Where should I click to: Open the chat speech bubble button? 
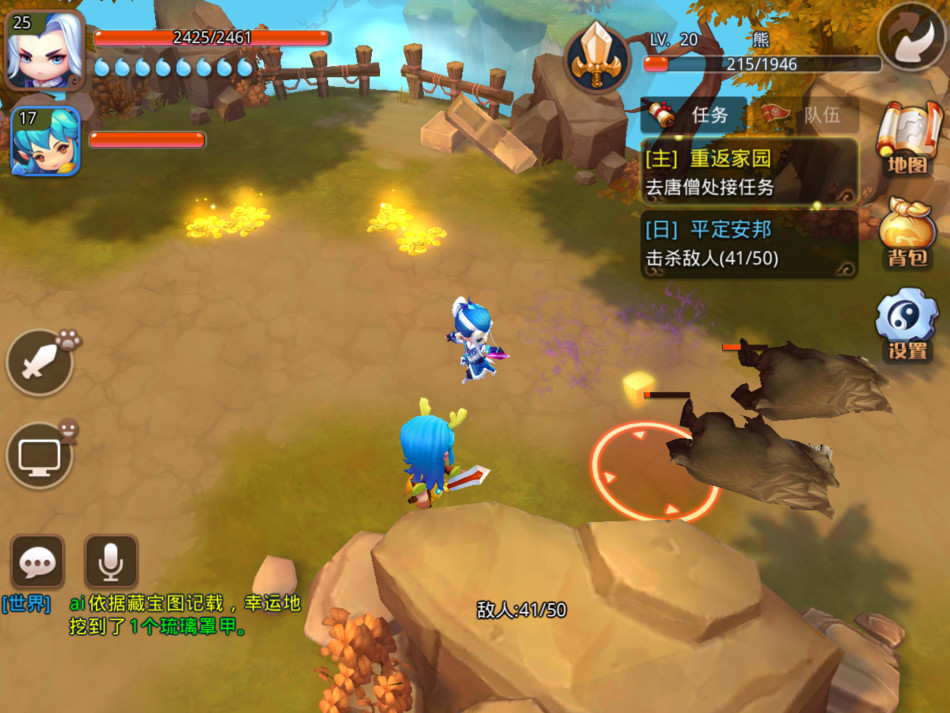38,562
